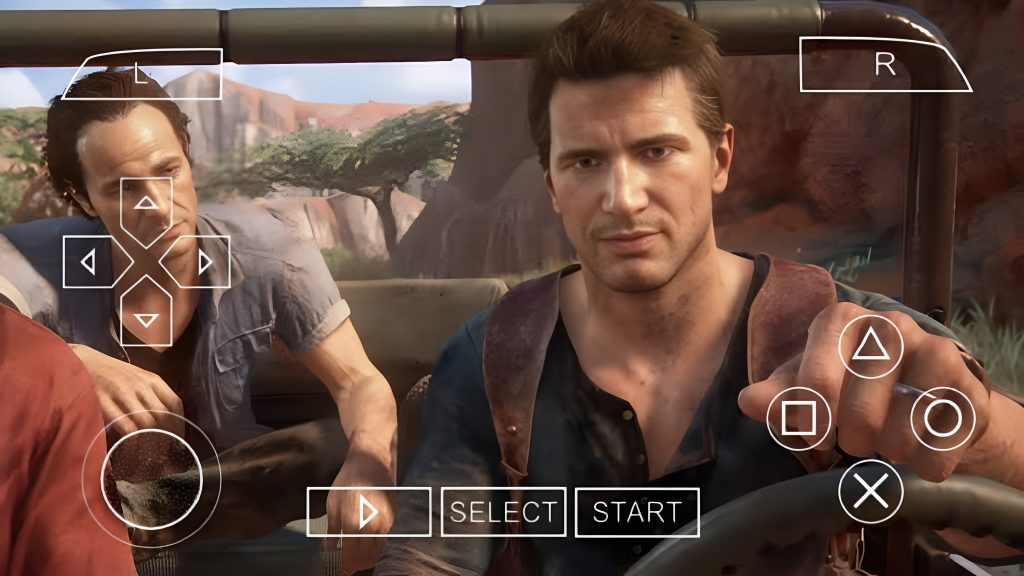
Task: Tap the D-pad right arrow
Action: (x=205, y=262)
